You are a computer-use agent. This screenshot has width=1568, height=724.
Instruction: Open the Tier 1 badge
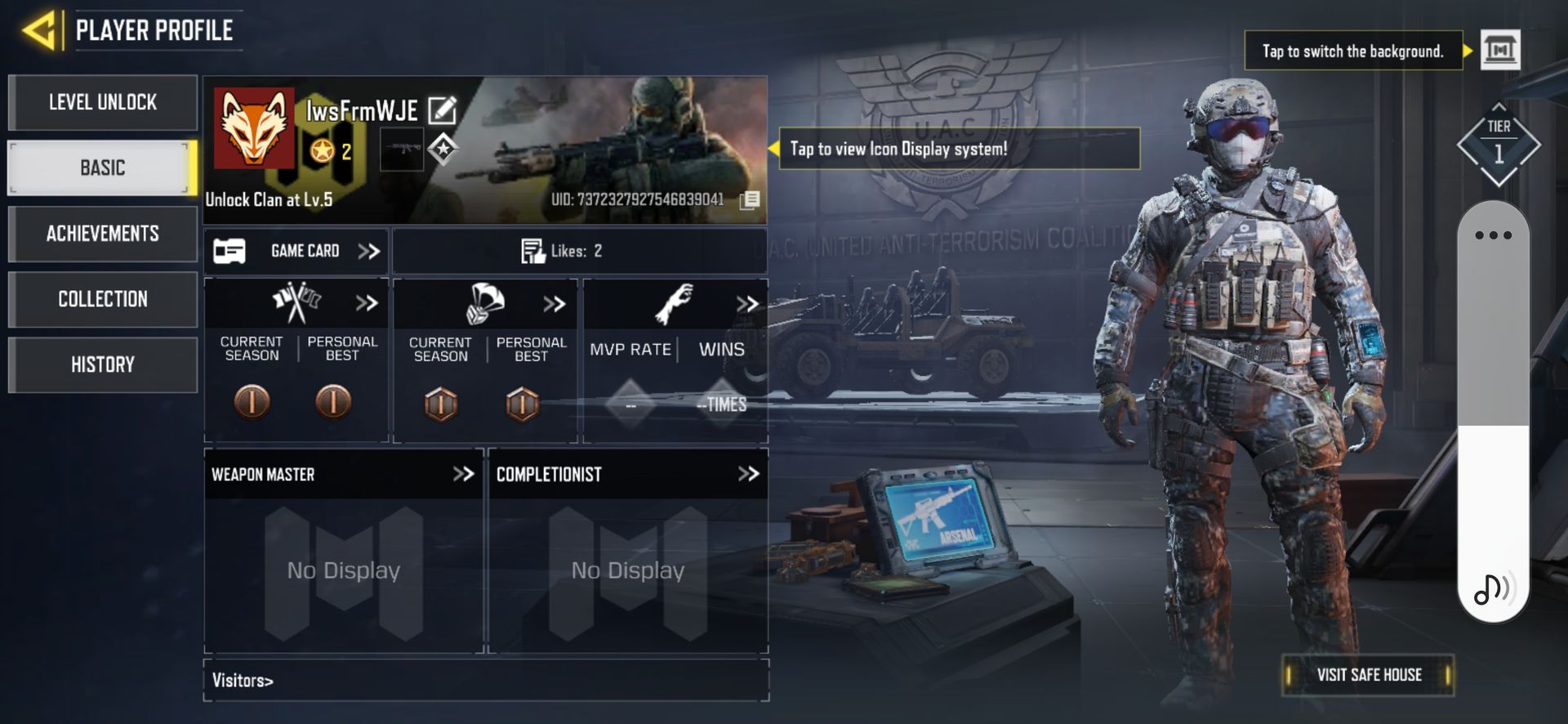click(x=1499, y=145)
